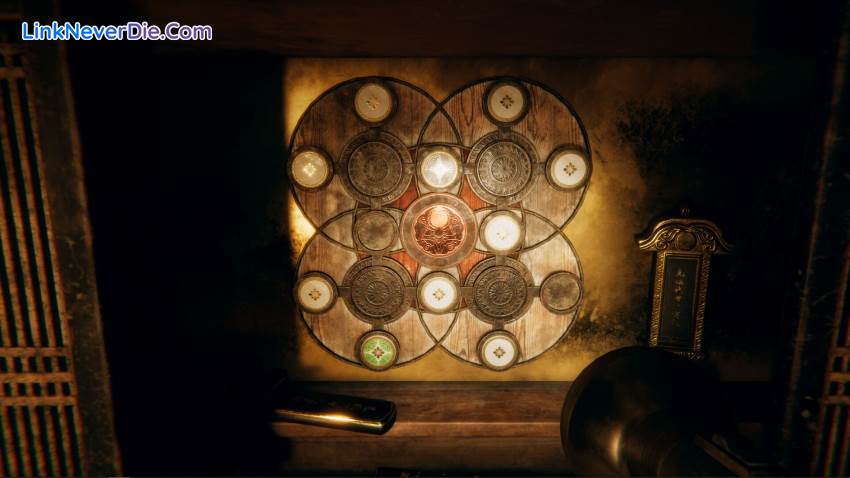Screen dimensions: 850x478
Task: Select the green glowing puzzle token
Action: point(377,350)
